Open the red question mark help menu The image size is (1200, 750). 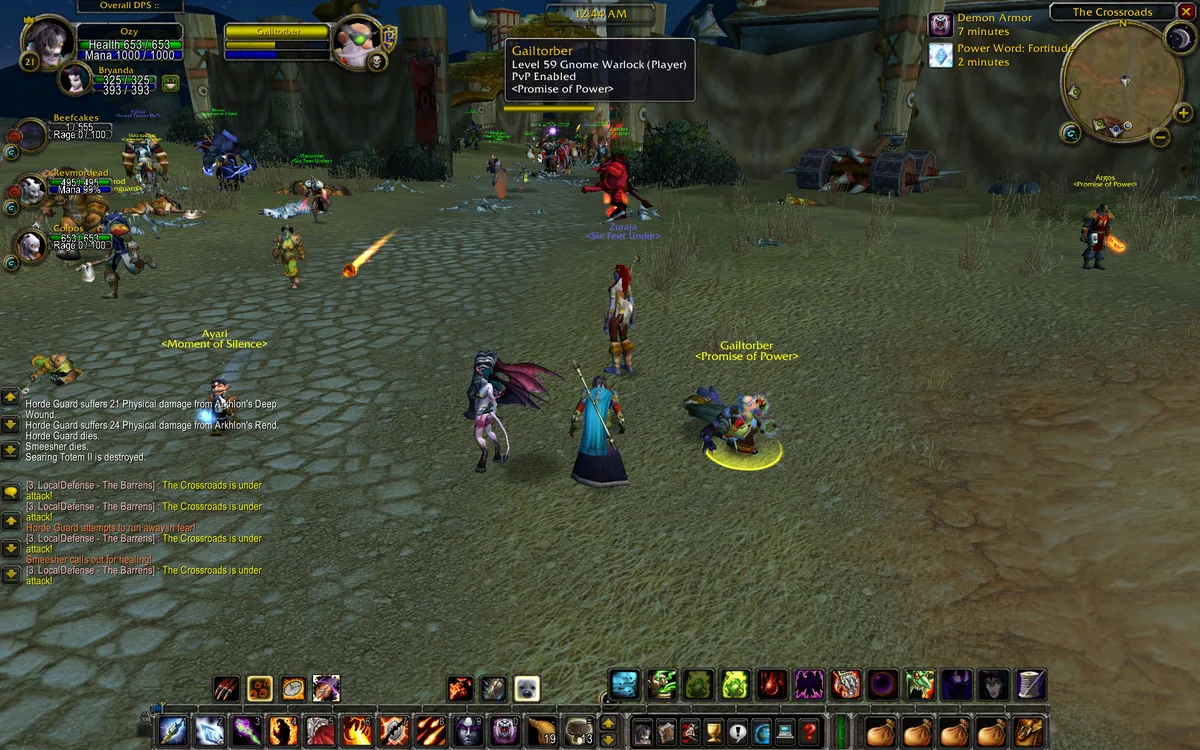(811, 731)
